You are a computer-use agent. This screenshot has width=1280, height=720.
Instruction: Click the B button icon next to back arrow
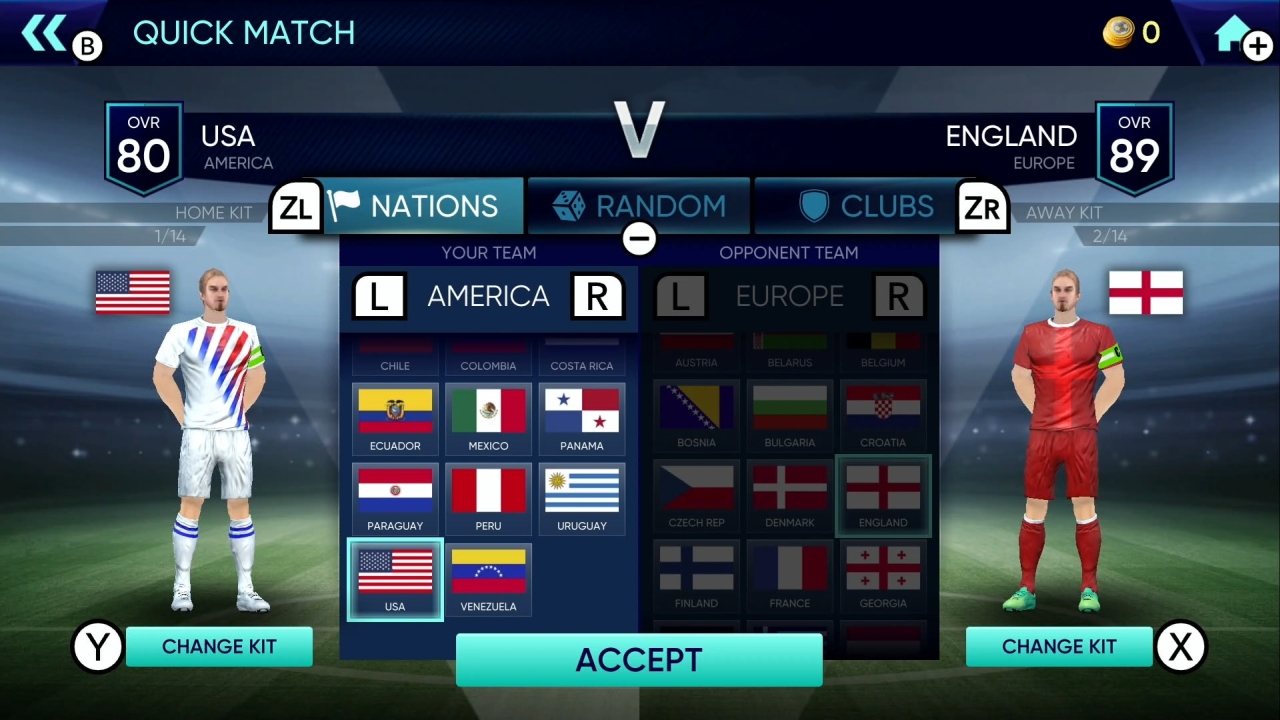pos(87,46)
